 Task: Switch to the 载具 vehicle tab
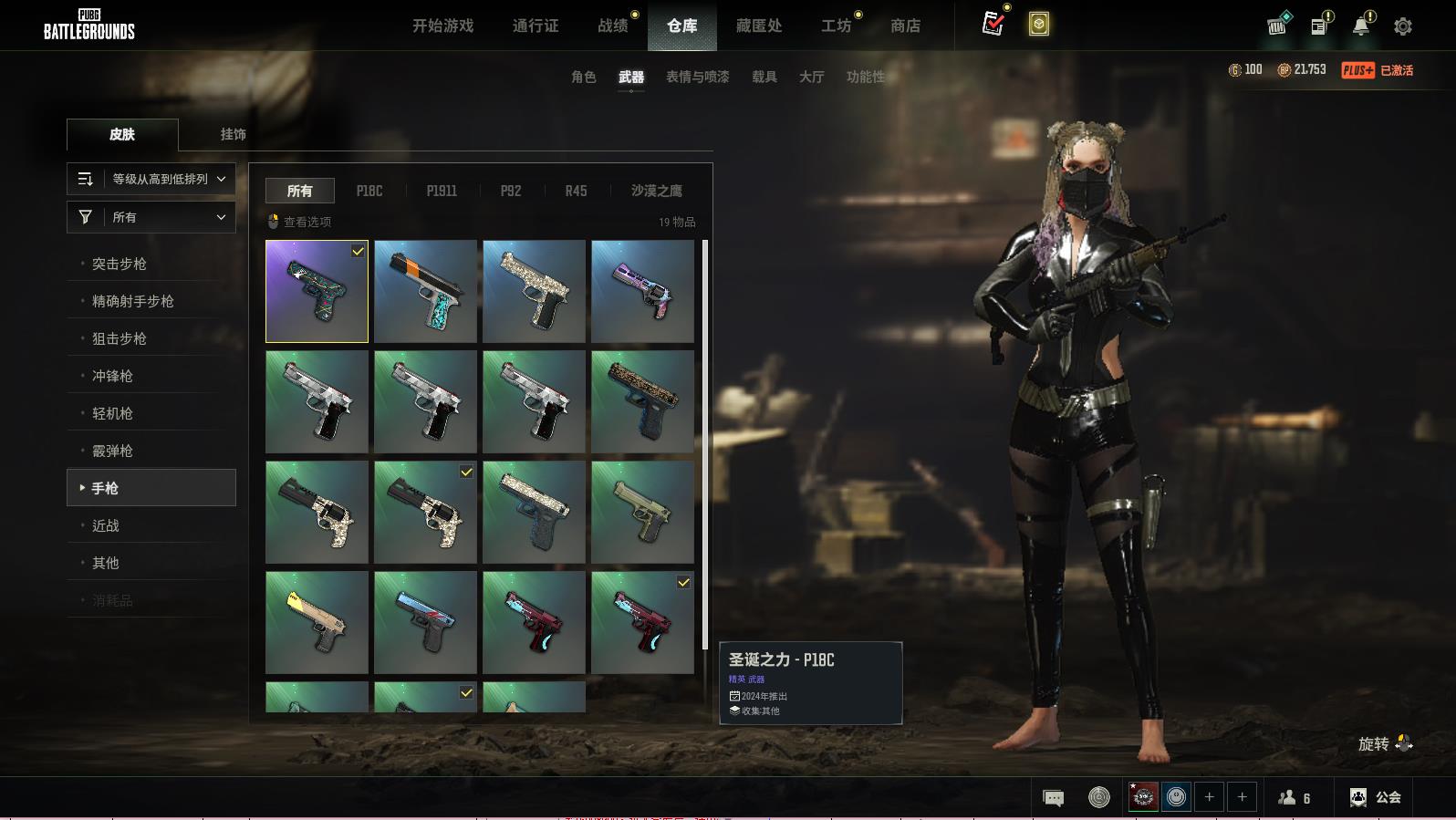tap(764, 77)
